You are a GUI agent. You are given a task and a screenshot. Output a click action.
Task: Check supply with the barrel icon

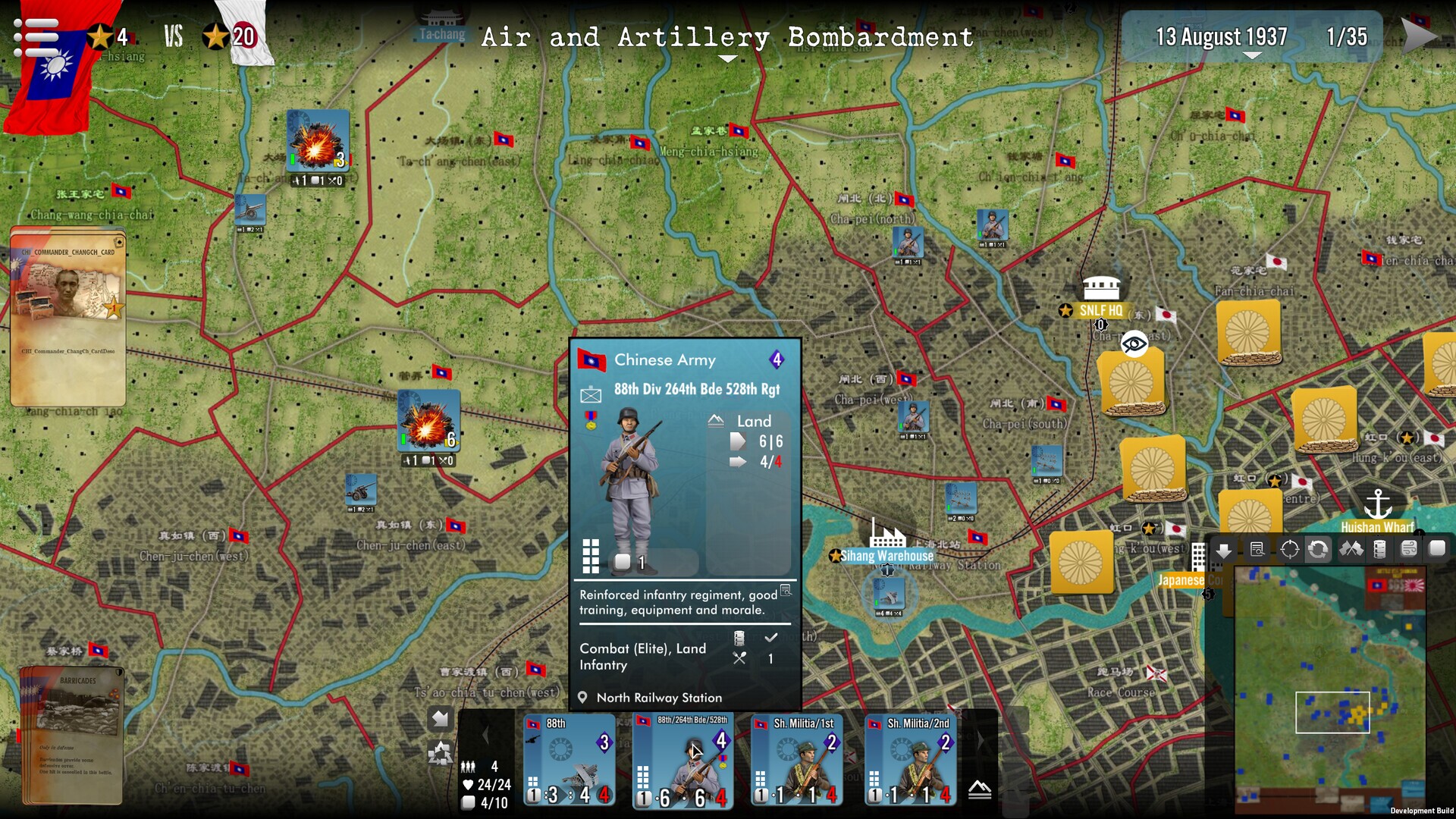(x=1380, y=550)
